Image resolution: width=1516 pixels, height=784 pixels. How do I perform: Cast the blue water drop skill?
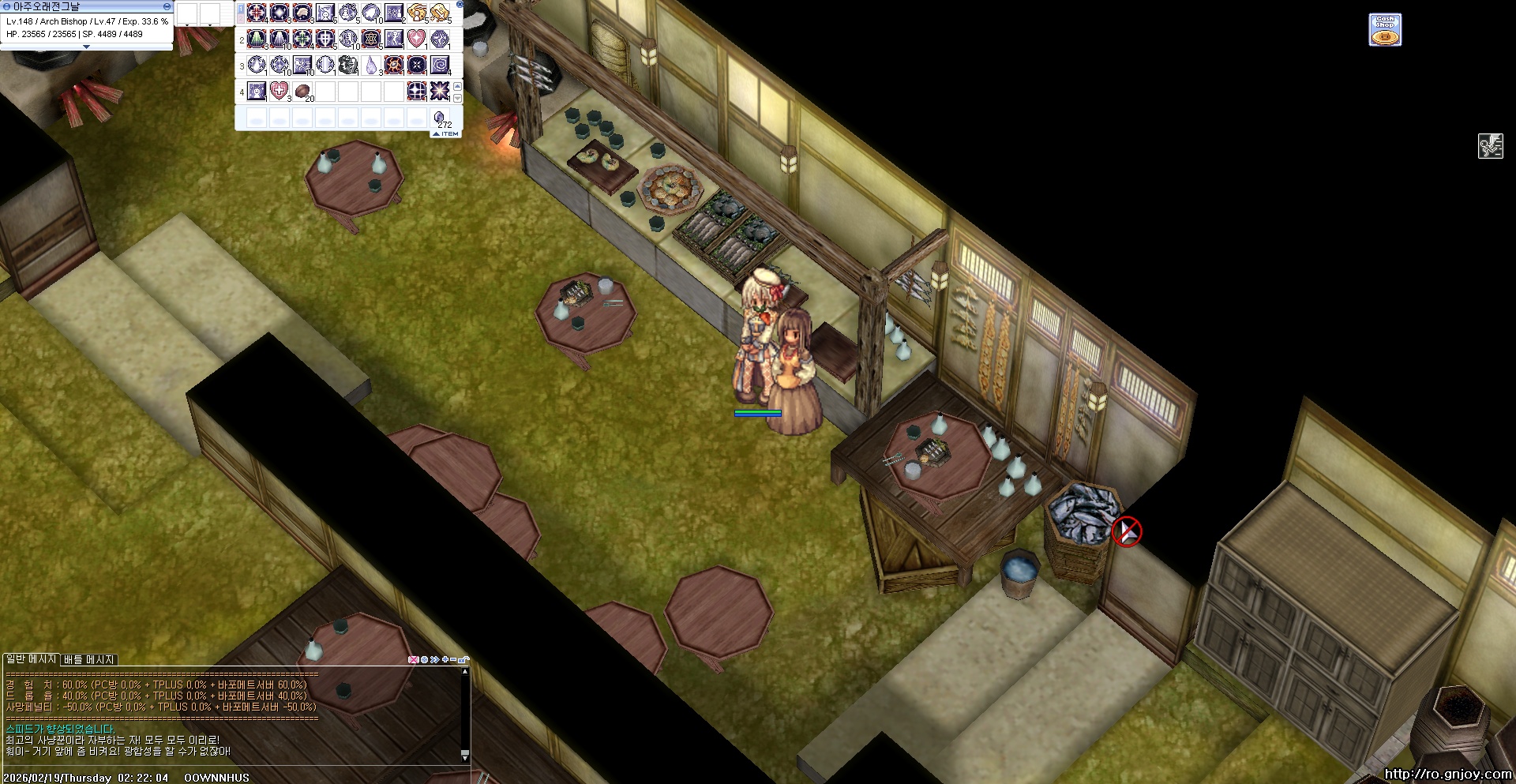(x=371, y=65)
